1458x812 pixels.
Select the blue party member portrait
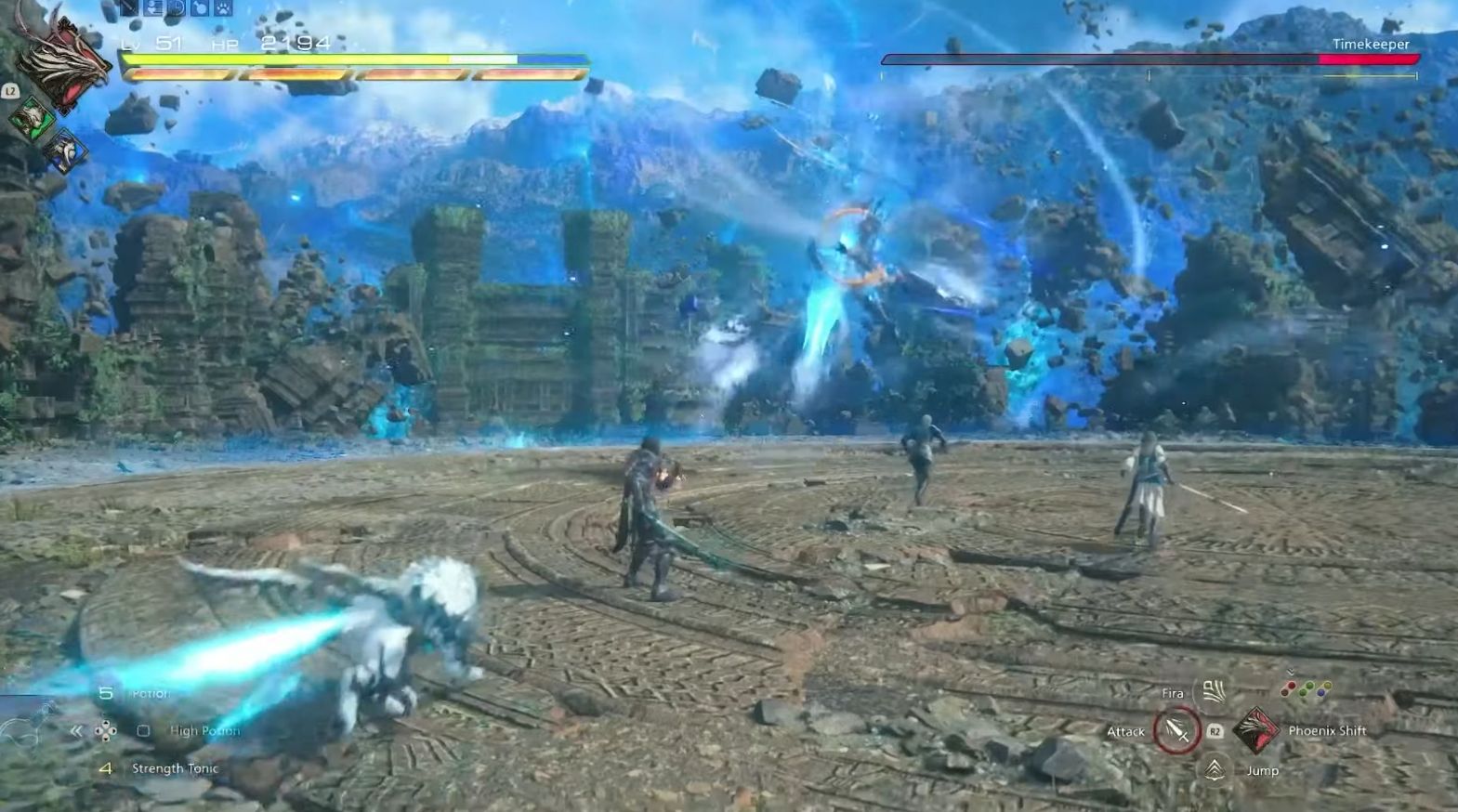65,149
